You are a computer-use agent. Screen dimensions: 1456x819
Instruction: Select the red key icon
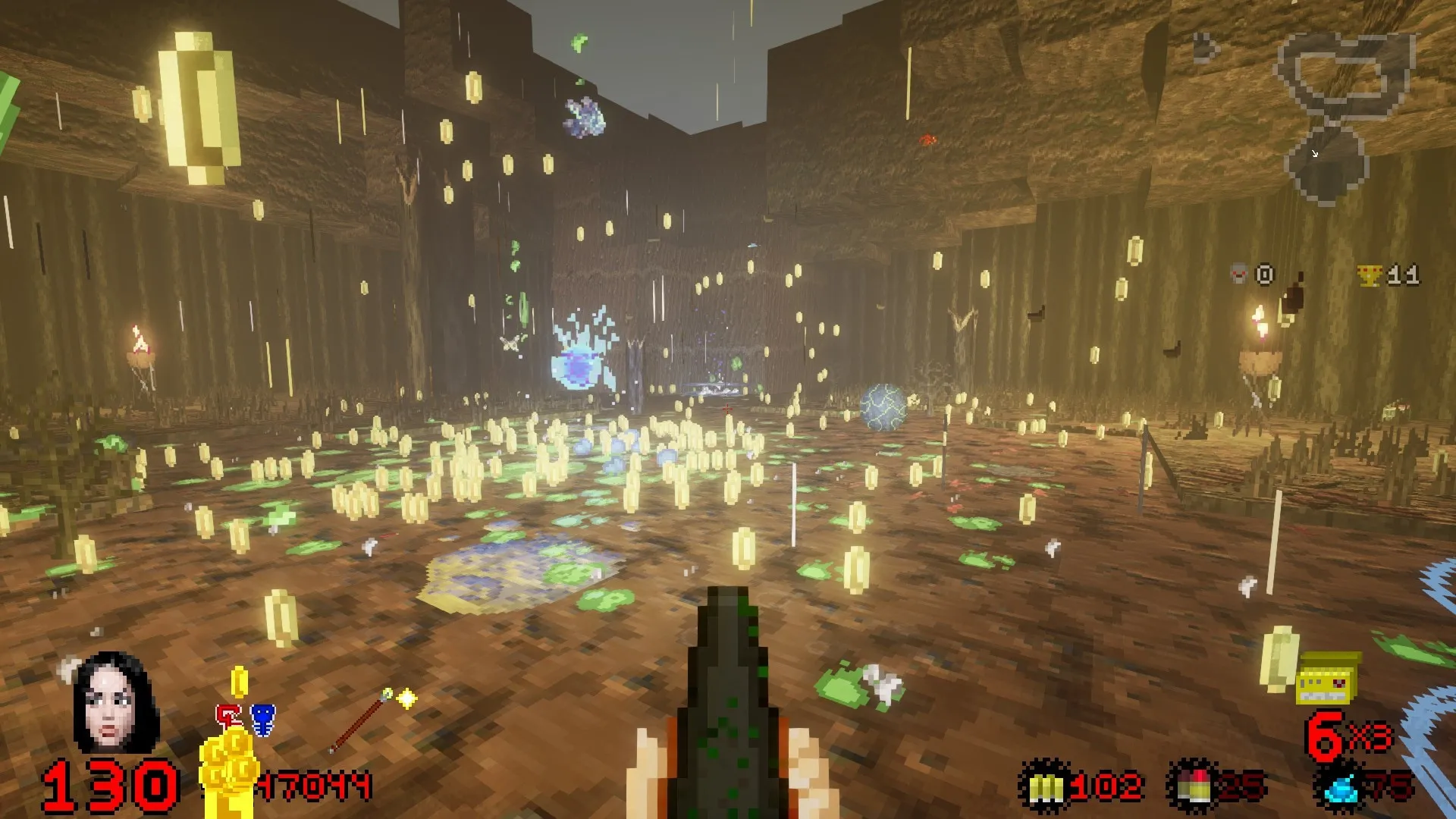pyautogui.click(x=228, y=718)
